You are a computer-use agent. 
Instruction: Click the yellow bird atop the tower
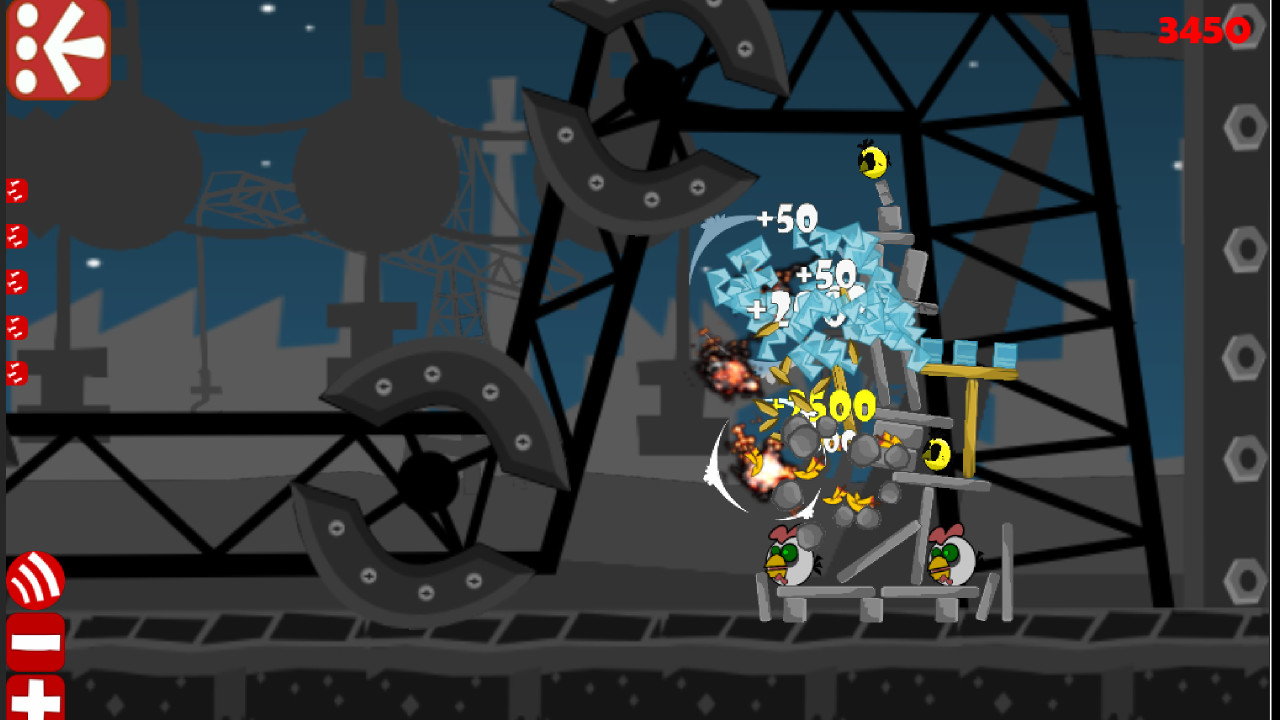pos(872,160)
